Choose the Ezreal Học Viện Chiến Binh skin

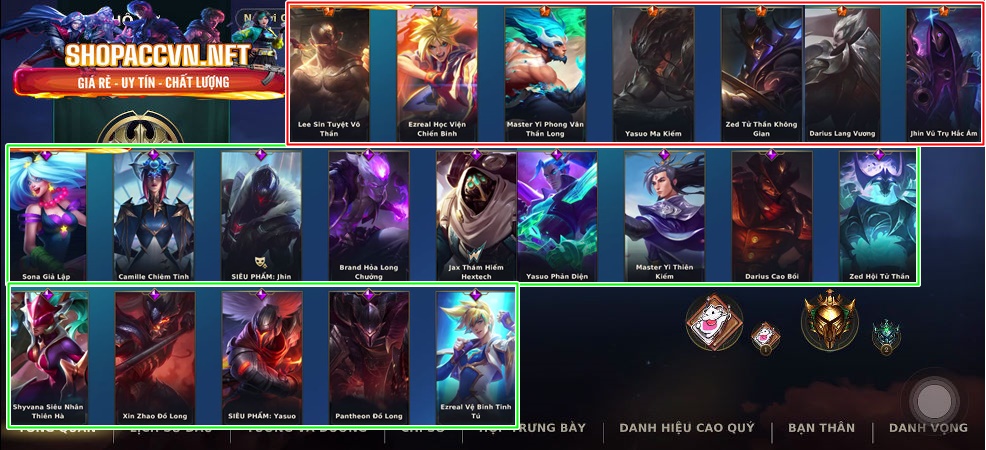tap(437, 72)
